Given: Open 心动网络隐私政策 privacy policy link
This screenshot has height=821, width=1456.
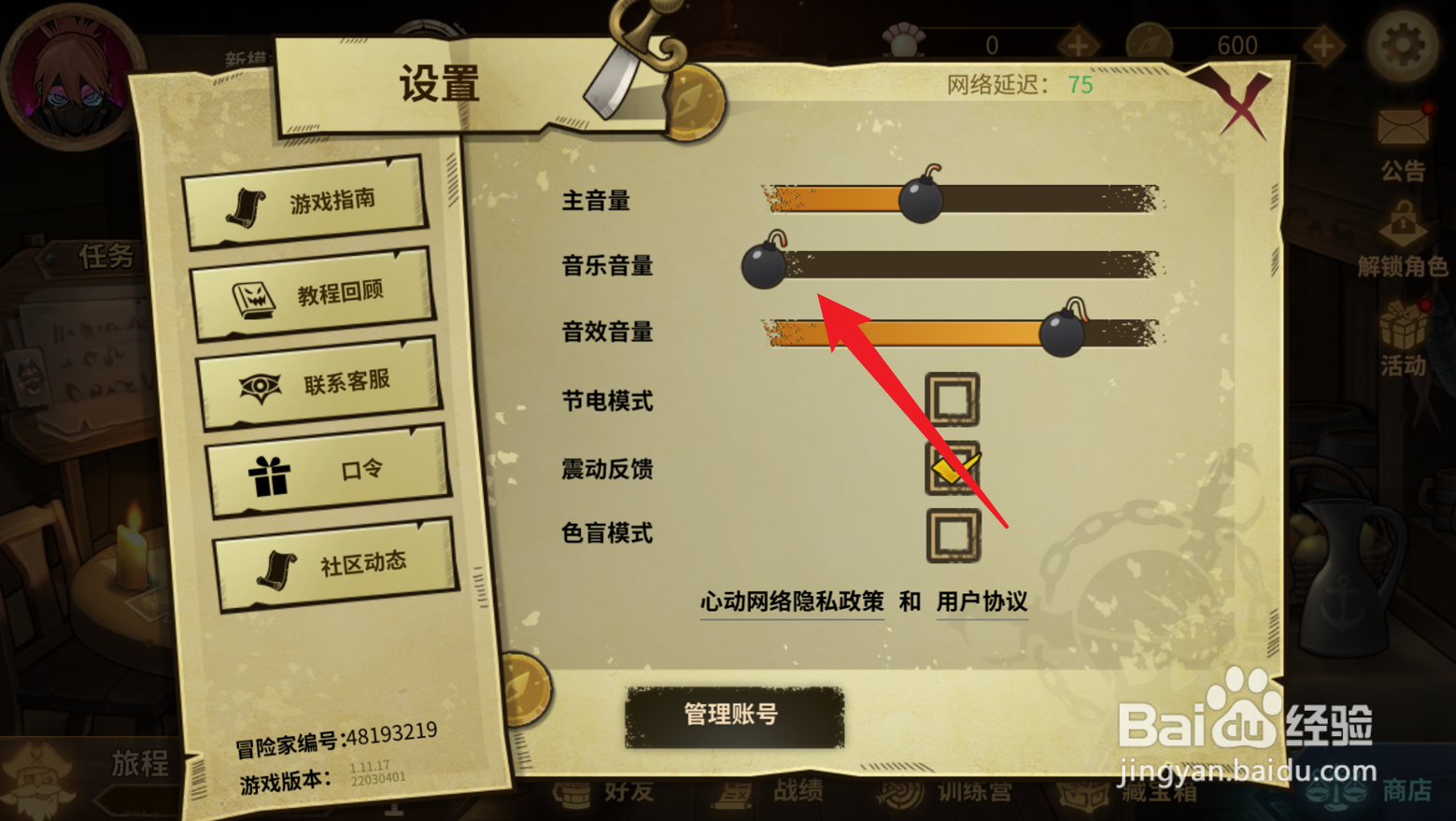Looking at the screenshot, I should coord(790,602).
